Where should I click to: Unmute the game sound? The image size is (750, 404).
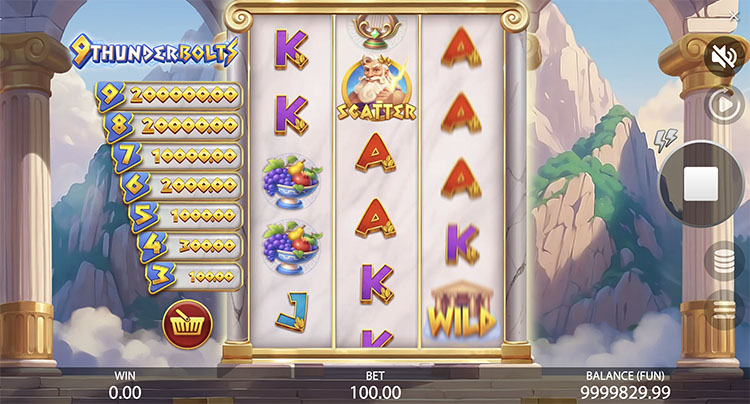click(x=721, y=56)
